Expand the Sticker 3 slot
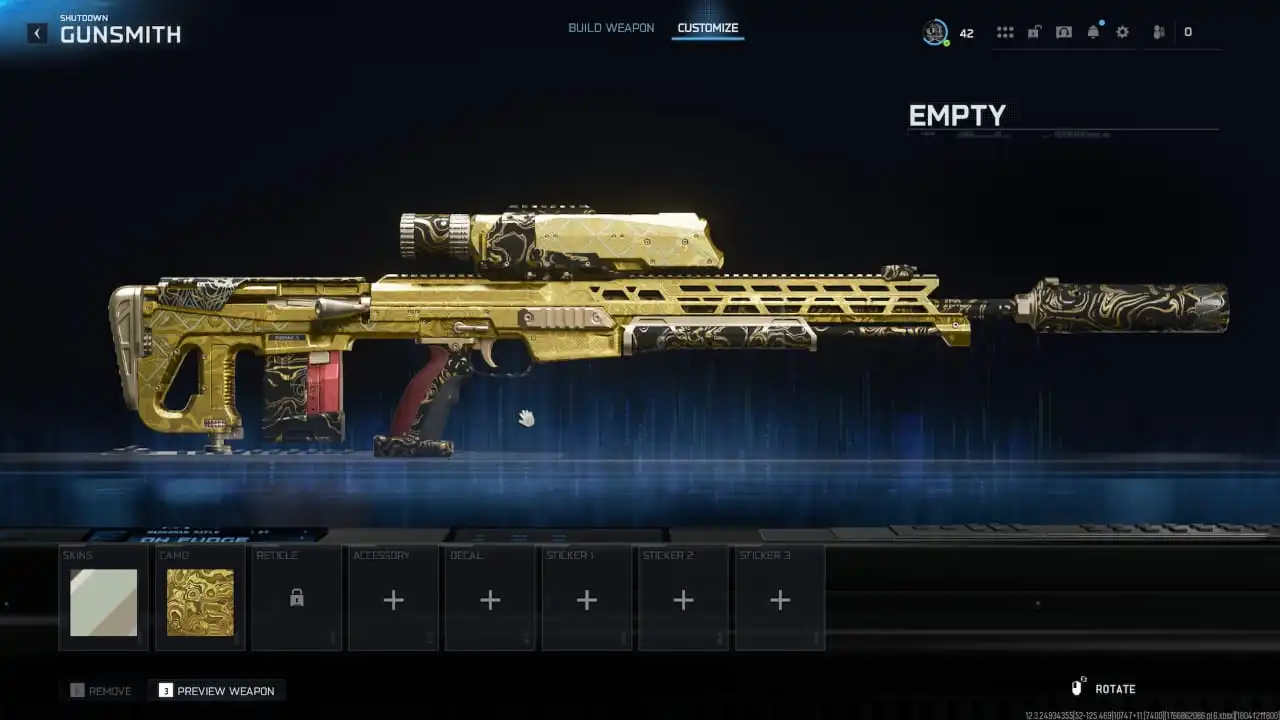 click(780, 598)
